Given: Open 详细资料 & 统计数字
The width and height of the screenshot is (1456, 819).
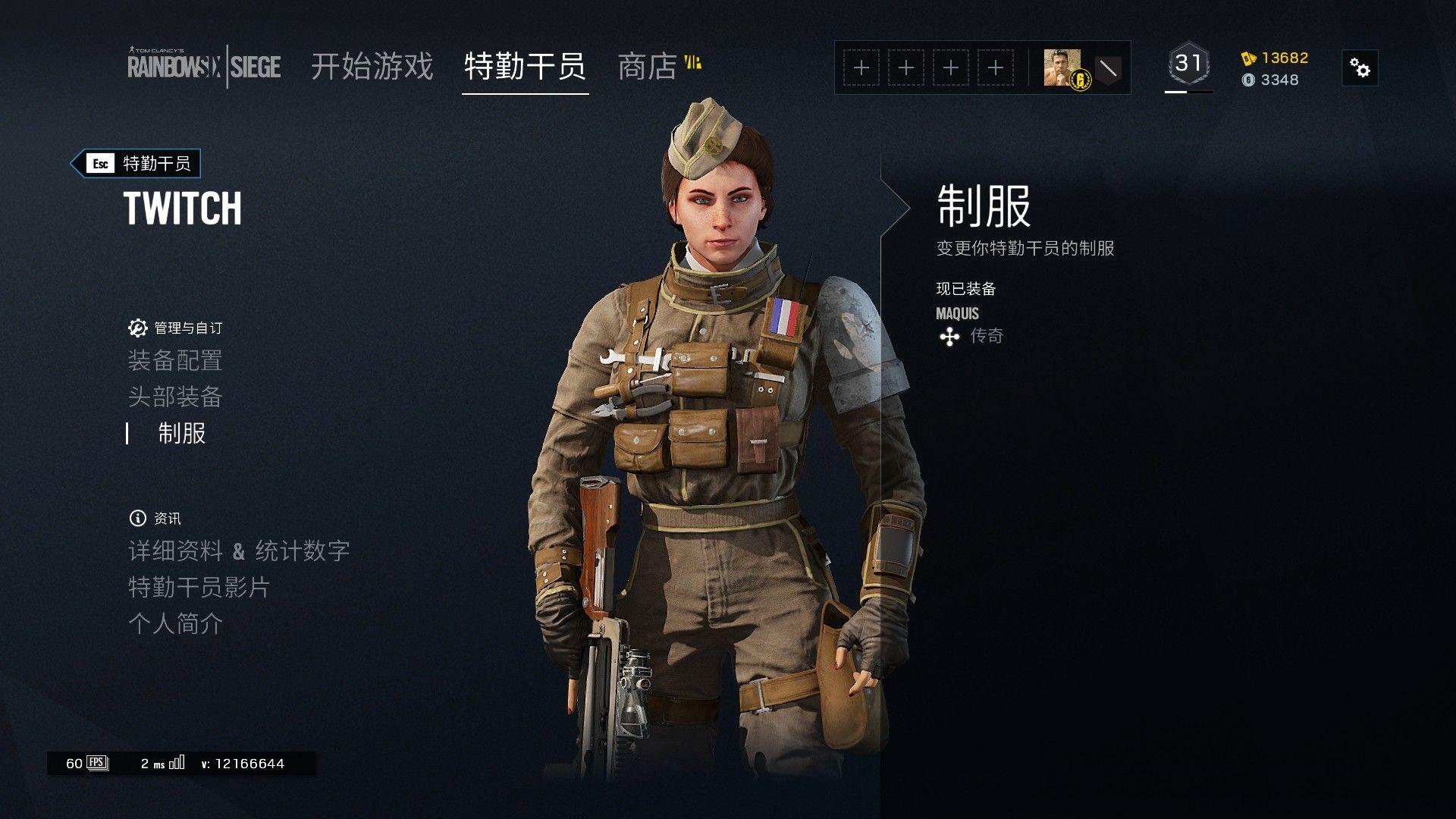Looking at the screenshot, I should pyautogui.click(x=239, y=551).
